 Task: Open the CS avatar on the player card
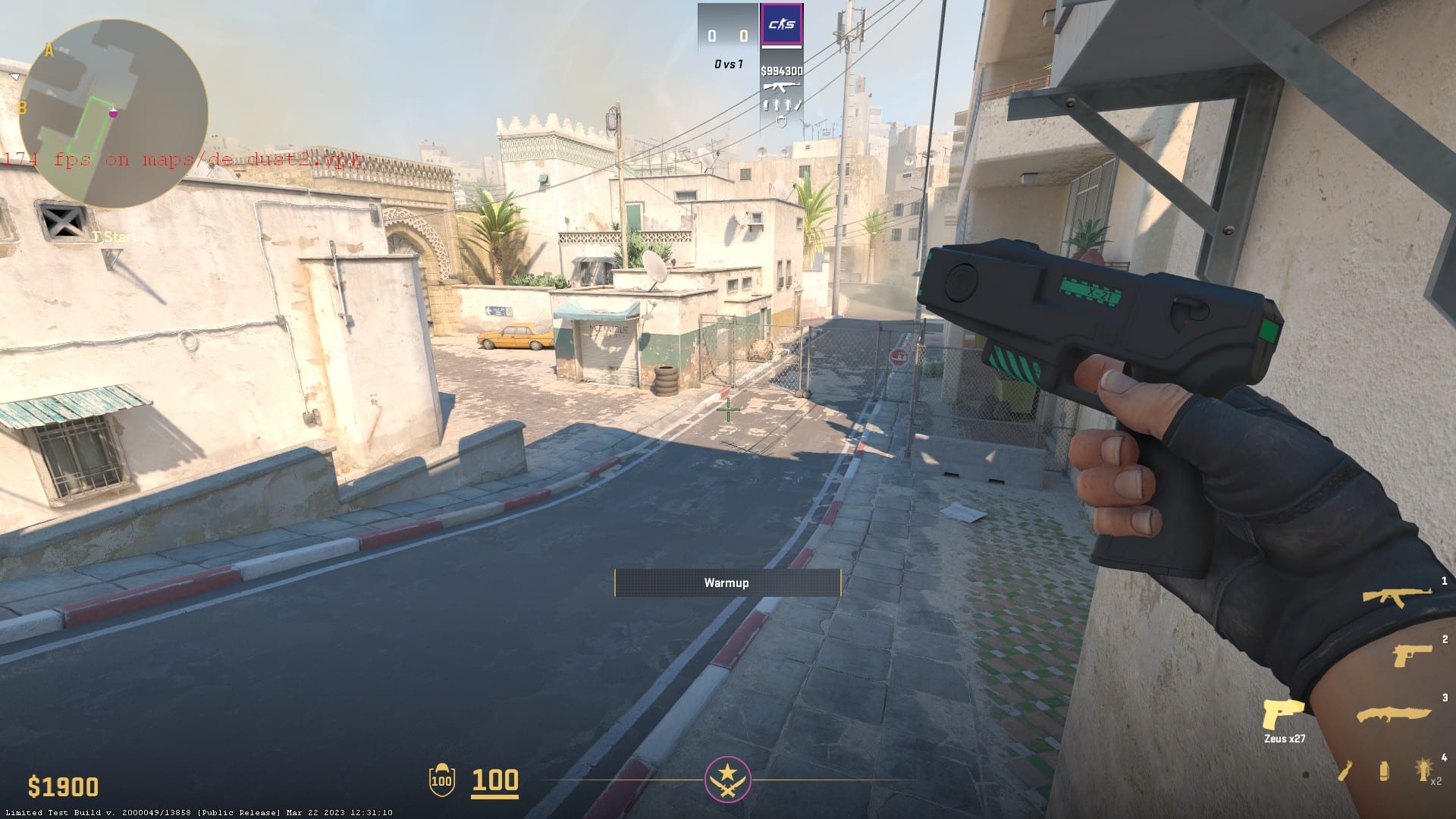[782, 23]
